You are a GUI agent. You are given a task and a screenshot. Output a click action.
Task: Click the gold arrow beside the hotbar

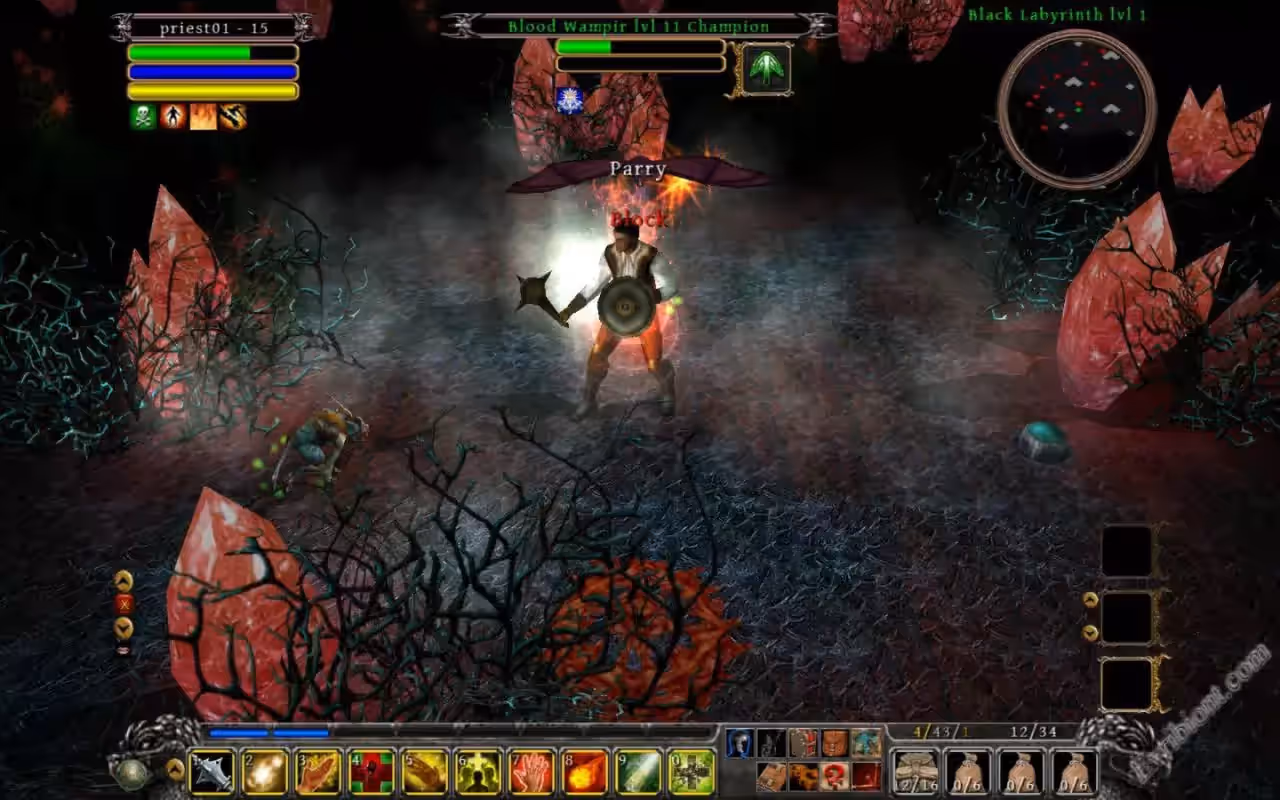coord(175,769)
